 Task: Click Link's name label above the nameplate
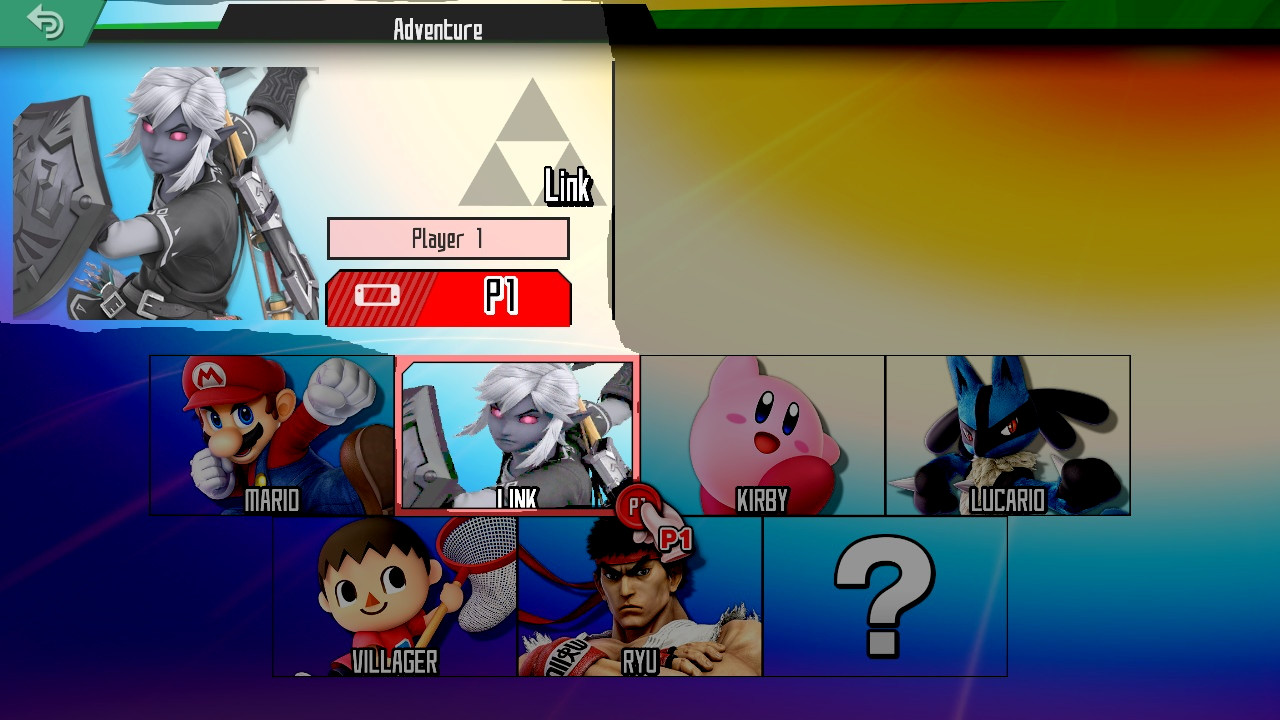pos(568,185)
